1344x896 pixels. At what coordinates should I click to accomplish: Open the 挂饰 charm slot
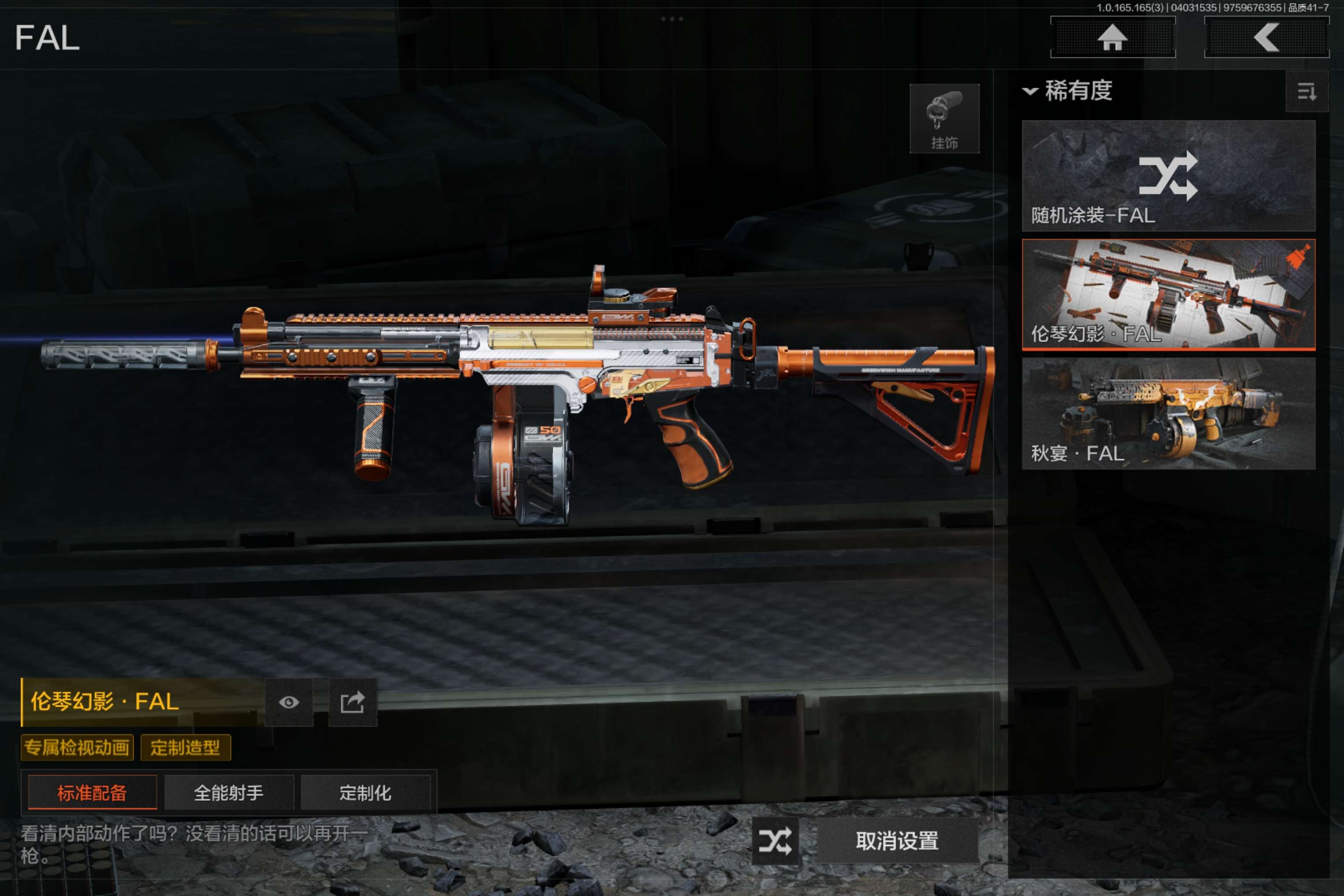(x=944, y=119)
